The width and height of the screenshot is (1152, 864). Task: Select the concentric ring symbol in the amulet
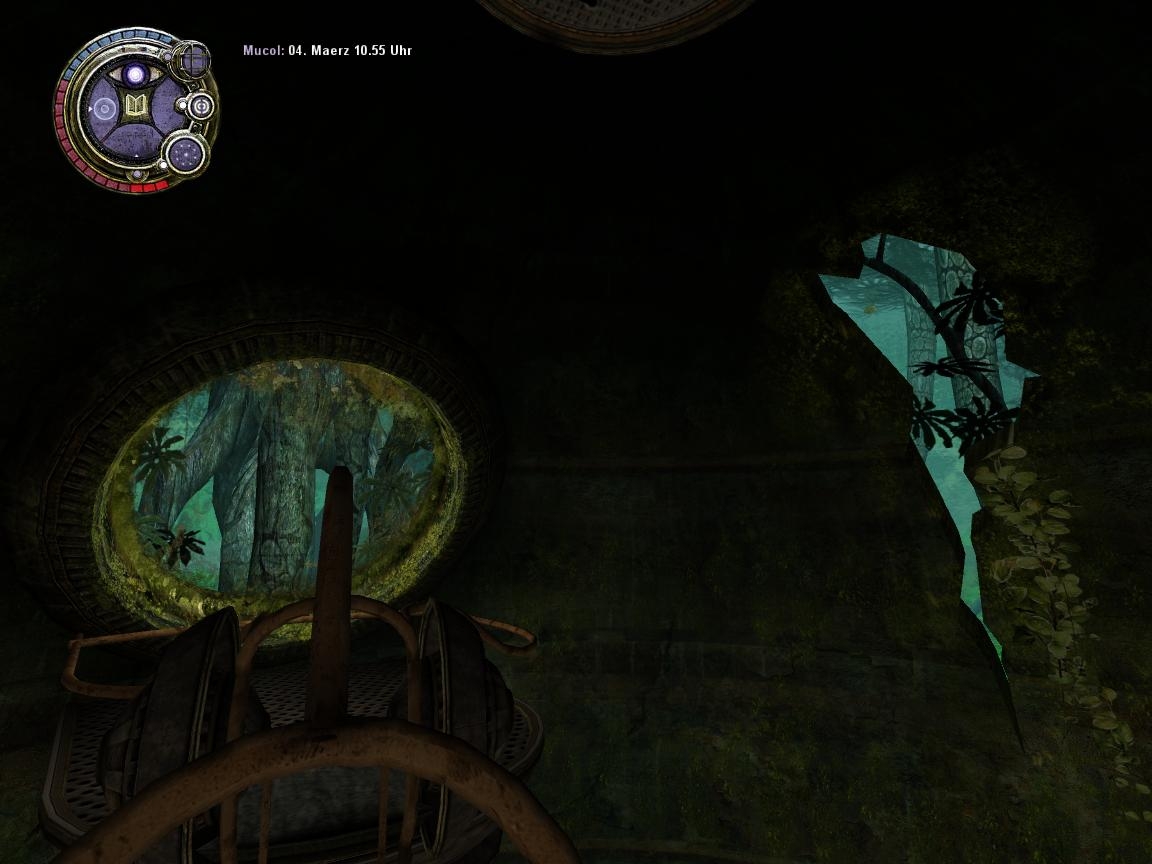click(x=103, y=107)
